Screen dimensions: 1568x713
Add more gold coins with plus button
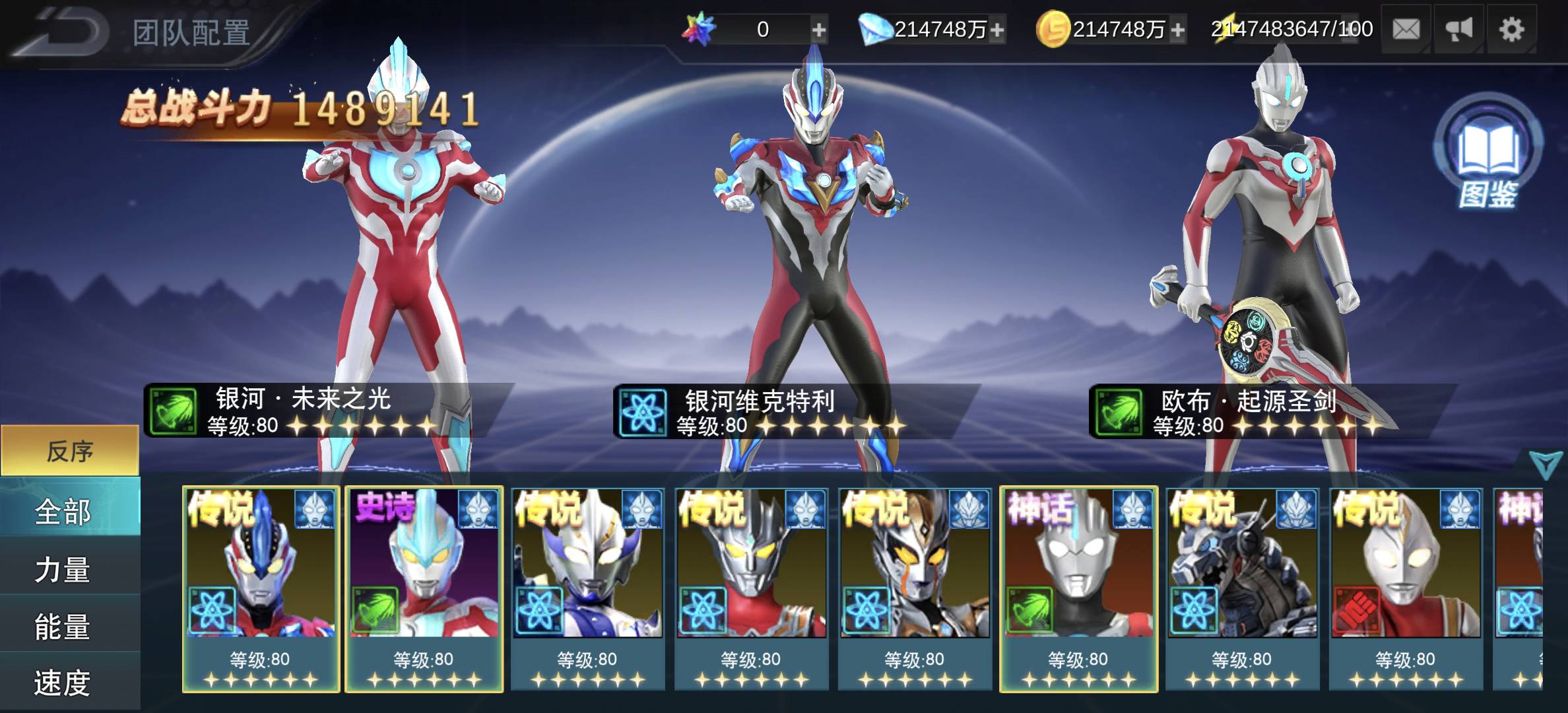pyautogui.click(x=1178, y=30)
